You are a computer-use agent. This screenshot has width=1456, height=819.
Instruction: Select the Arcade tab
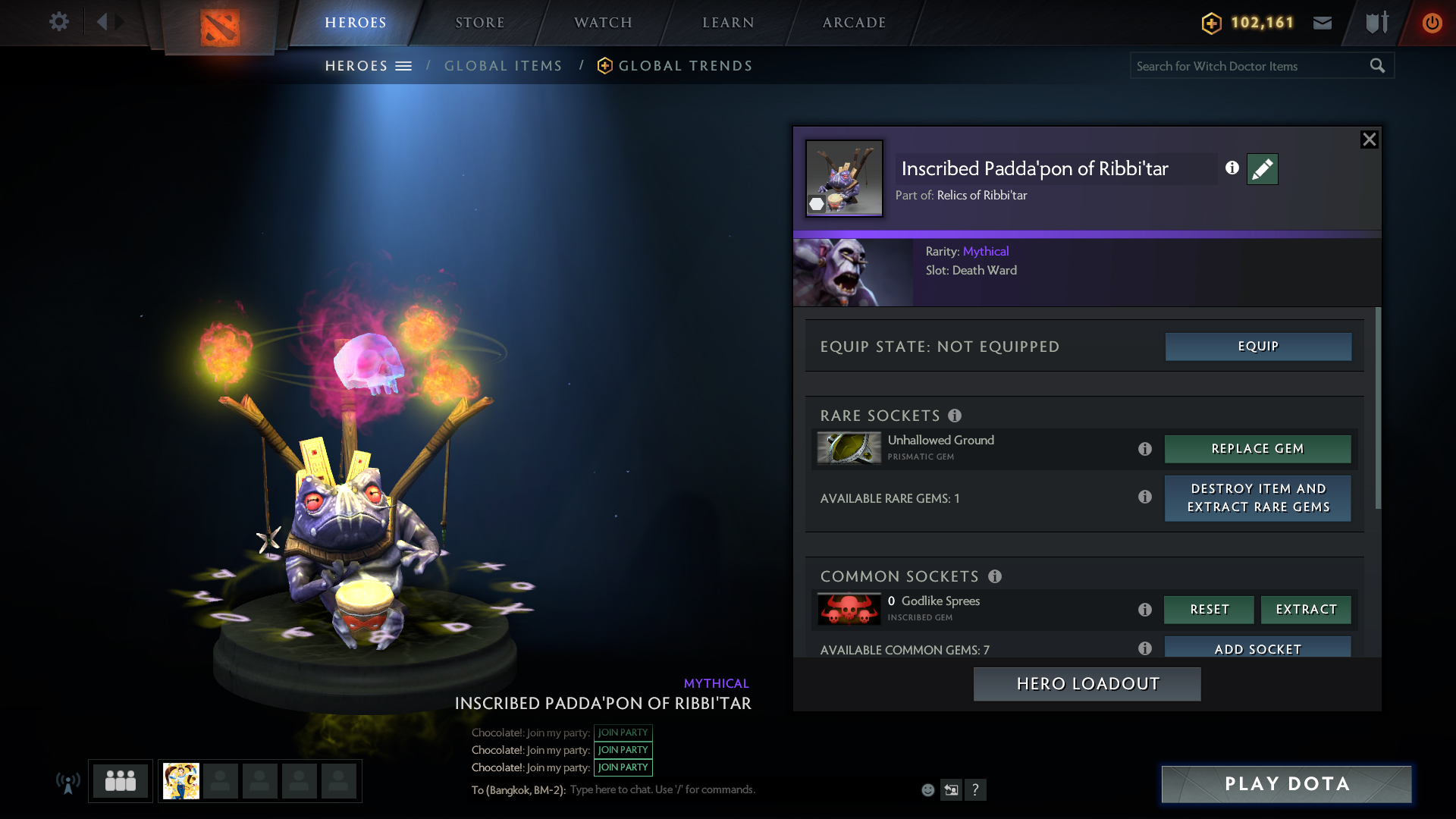pyautogui.click(x=854, y=23)
